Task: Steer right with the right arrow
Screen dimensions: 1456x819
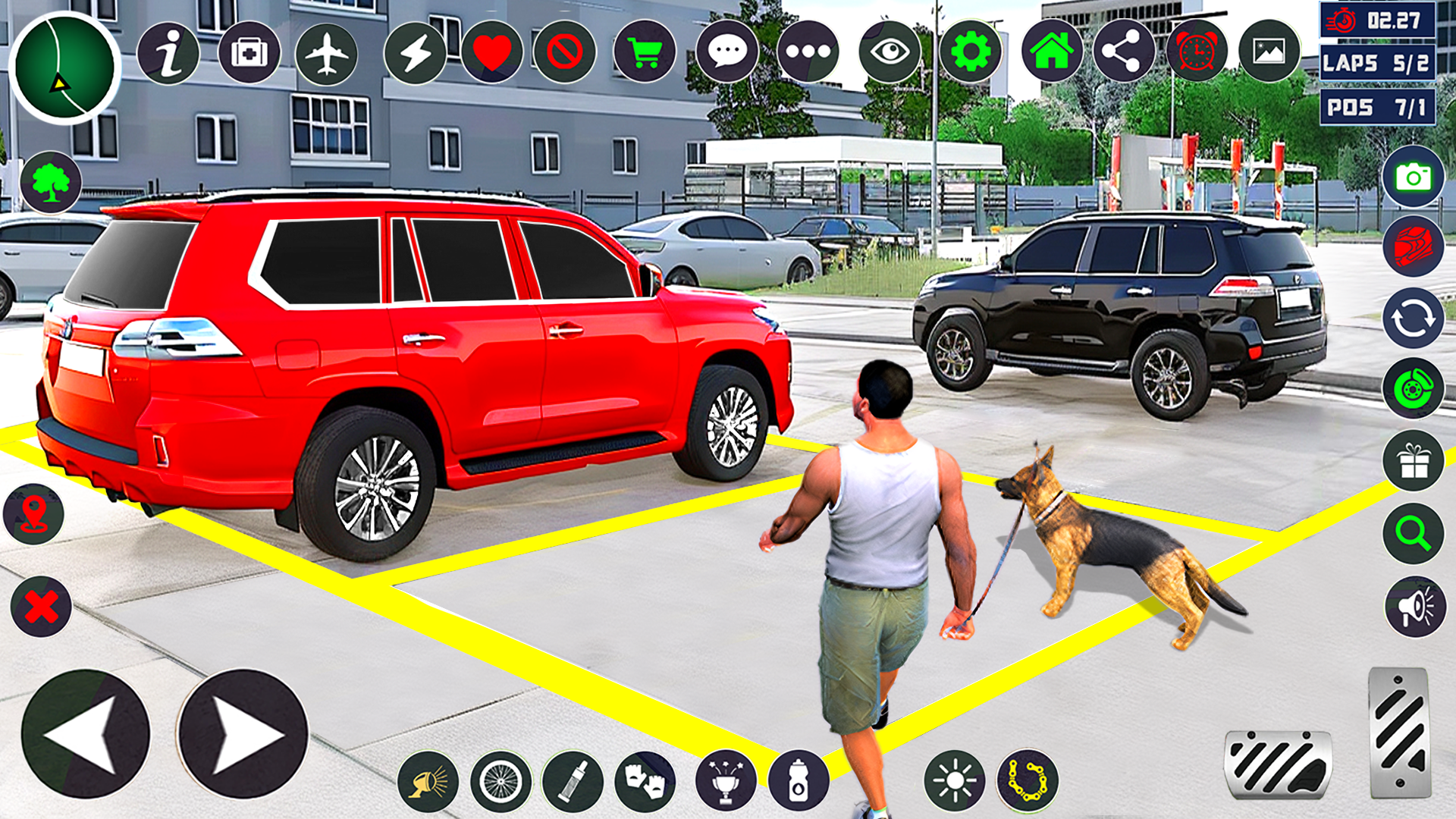Action: 243,733
